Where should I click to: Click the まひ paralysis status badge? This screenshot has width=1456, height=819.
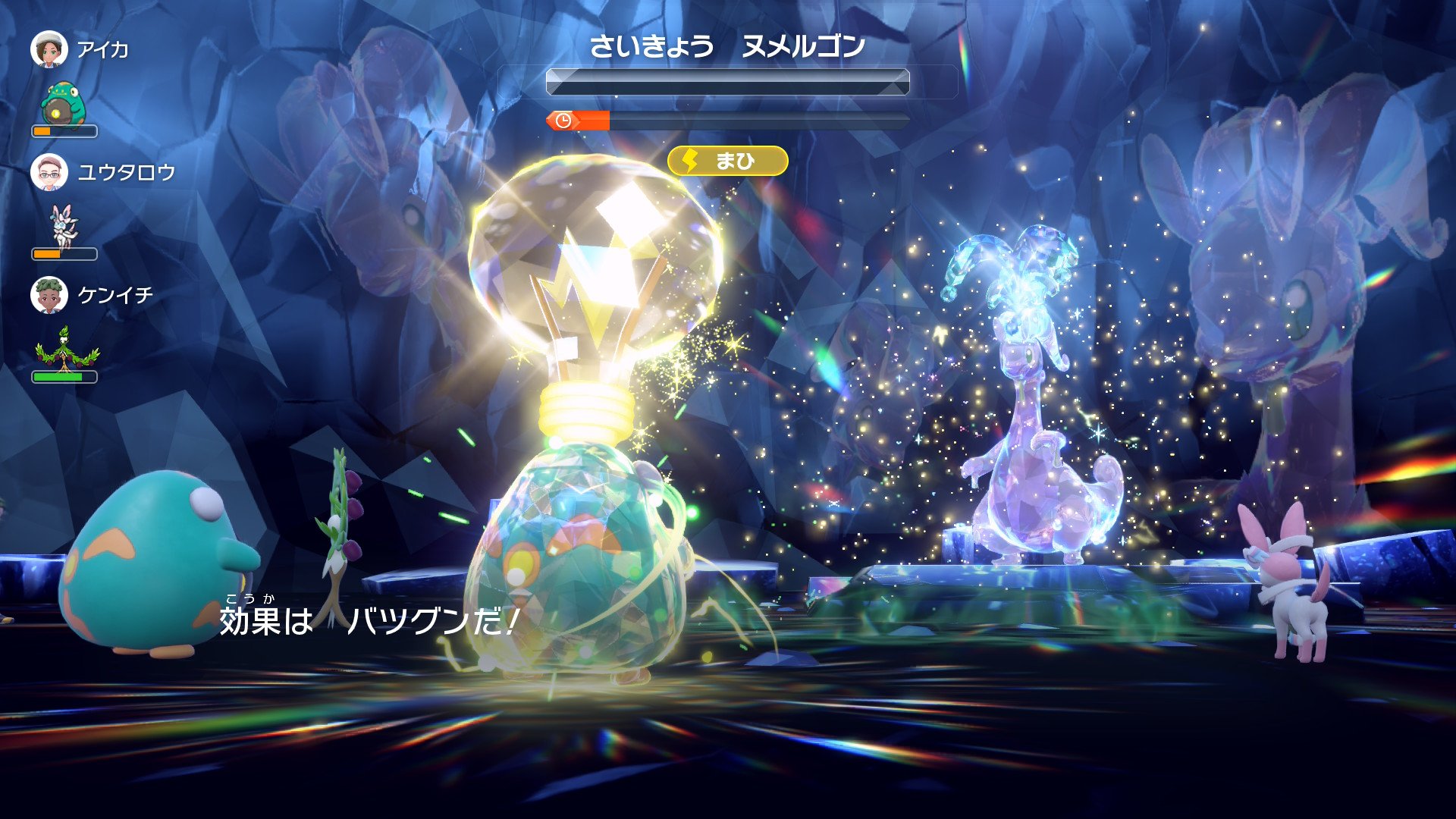point(727,161)
